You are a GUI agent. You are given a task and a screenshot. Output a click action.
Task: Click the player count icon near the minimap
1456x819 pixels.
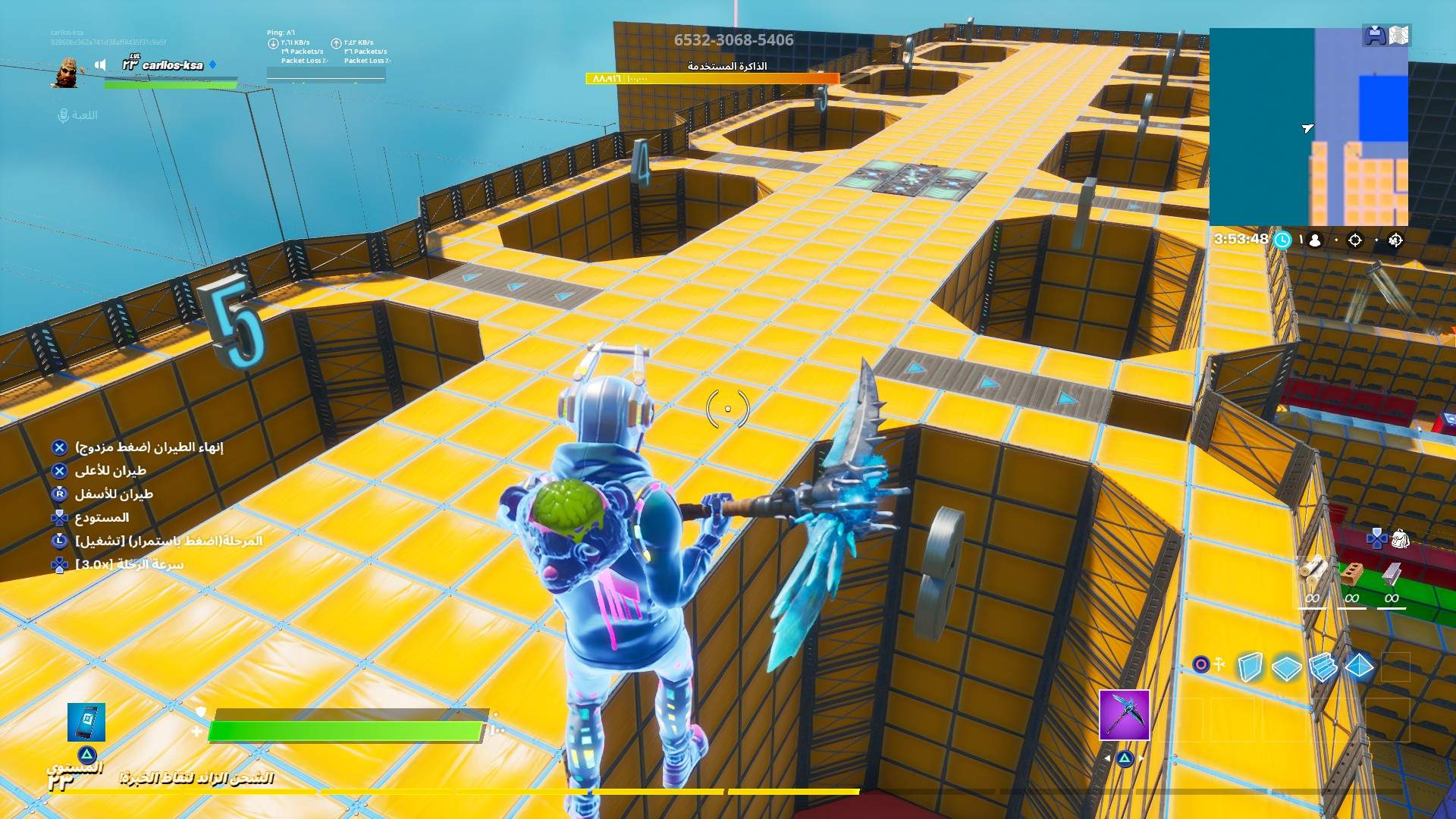tap(1315, 240)
